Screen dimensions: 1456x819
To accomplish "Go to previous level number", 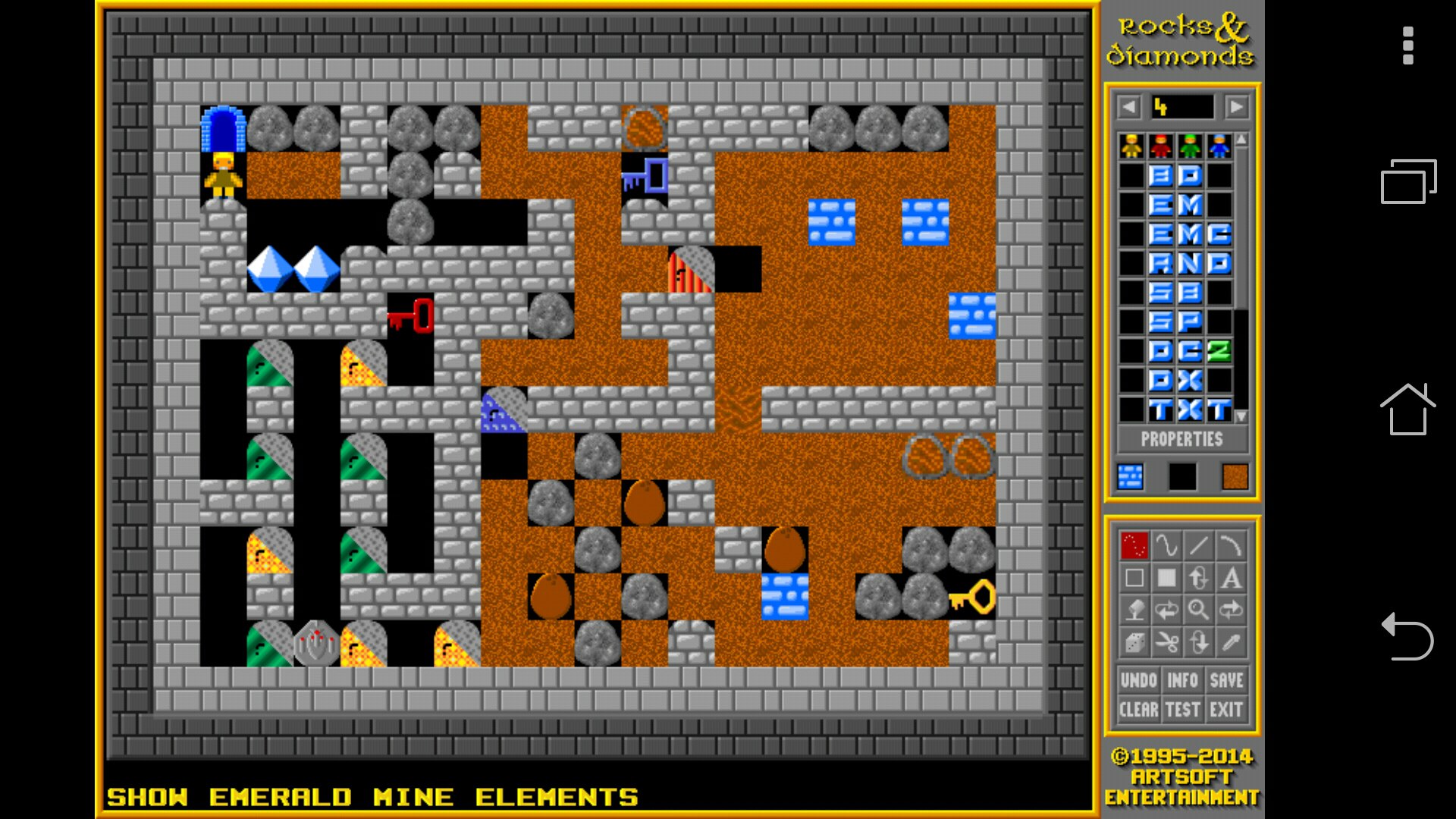I will (1129, 107).
